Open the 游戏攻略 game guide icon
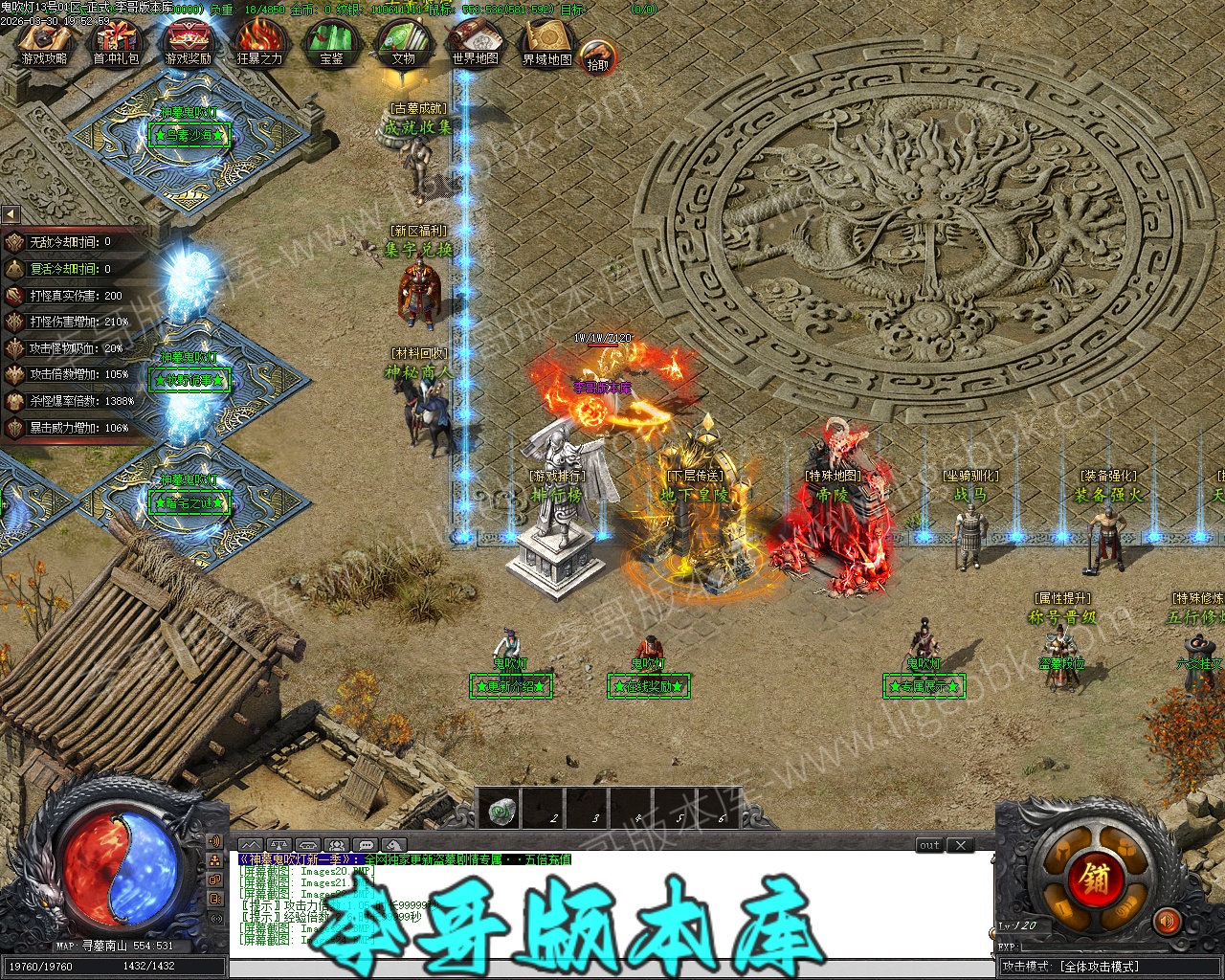This screenshot has width=1225, height=980. point(44,42)
